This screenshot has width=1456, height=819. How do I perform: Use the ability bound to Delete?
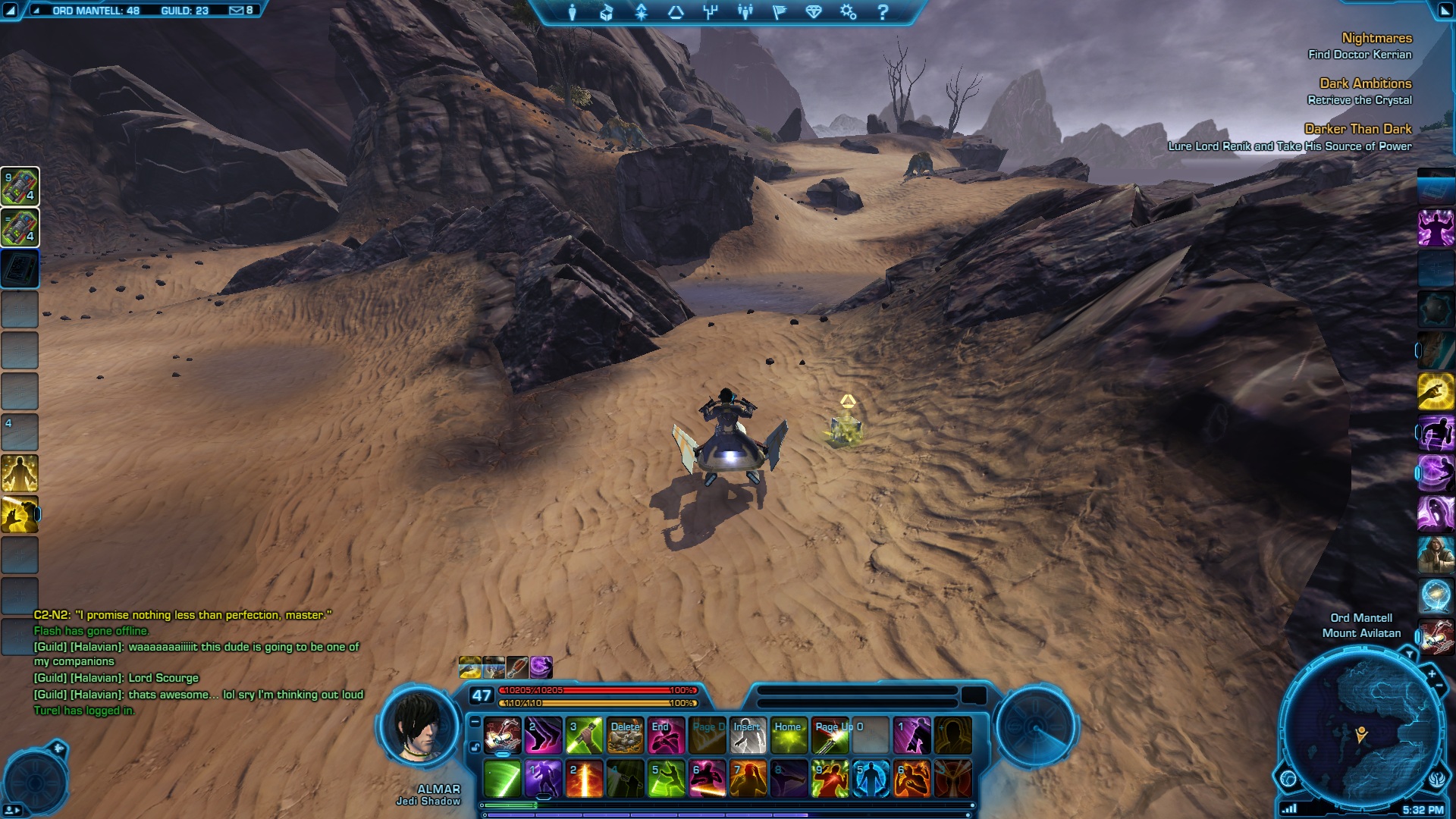pyautogui.click(x=626, y=736)
